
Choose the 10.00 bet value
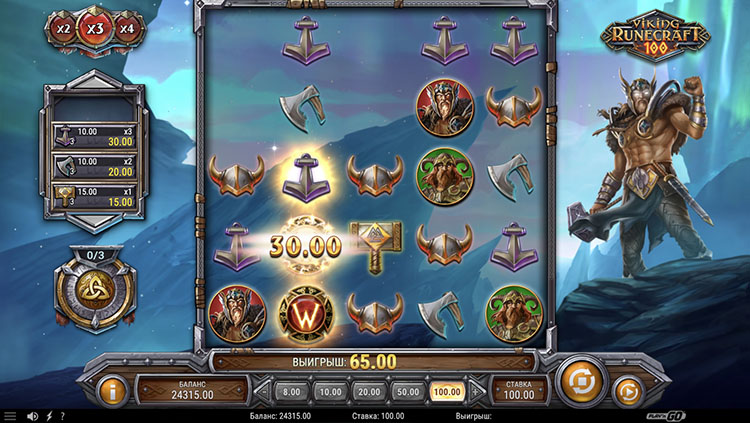(331, 391)
